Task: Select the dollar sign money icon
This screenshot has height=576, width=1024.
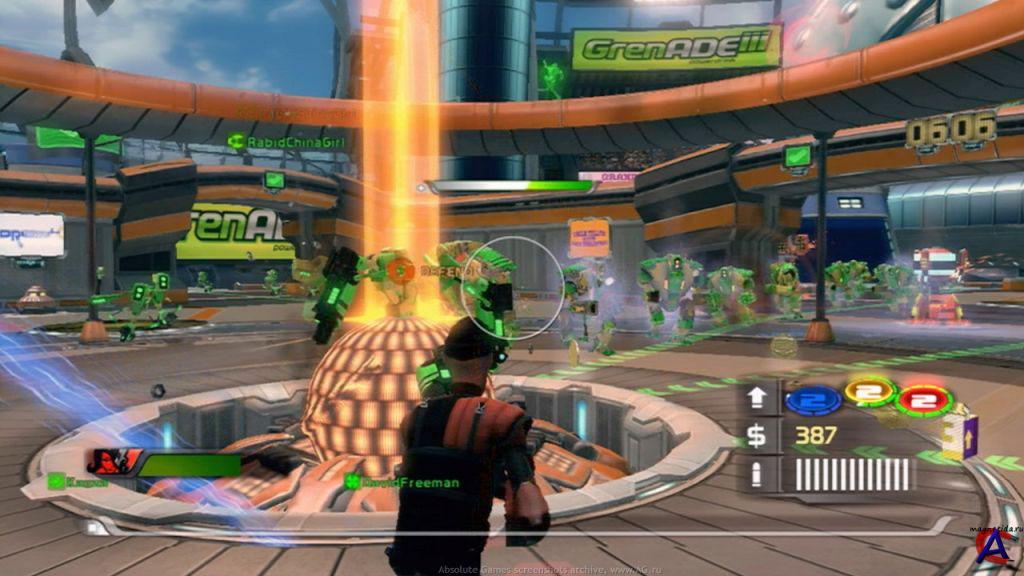Action: click(x=759, y=436)
